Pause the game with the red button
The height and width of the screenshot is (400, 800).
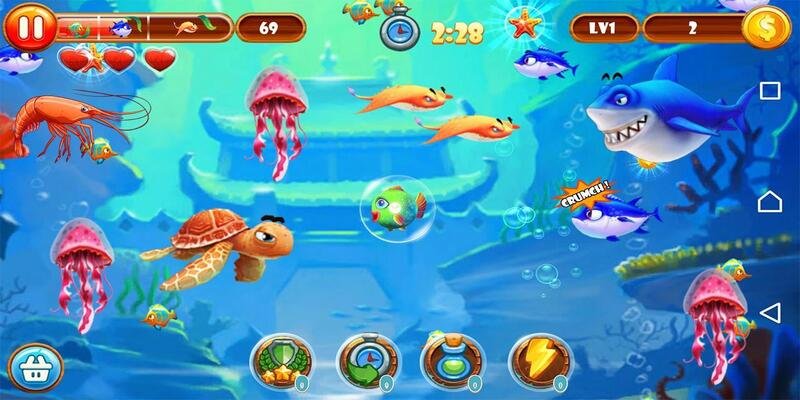pyautogui.click(x=30, y=27)
